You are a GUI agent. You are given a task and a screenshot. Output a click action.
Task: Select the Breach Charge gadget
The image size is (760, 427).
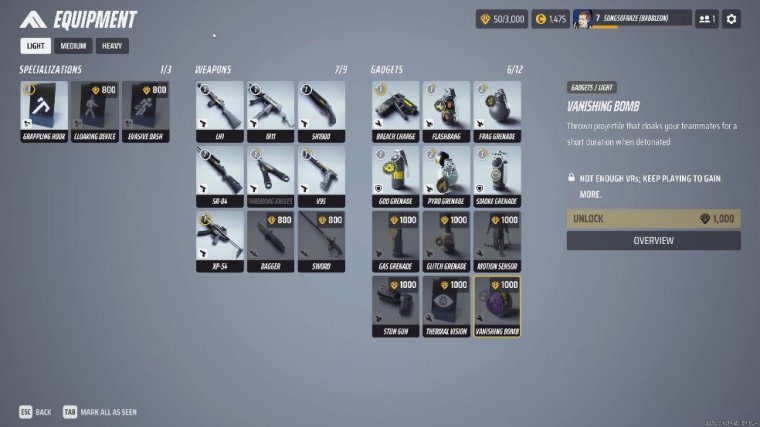click(x=396, y=111)
